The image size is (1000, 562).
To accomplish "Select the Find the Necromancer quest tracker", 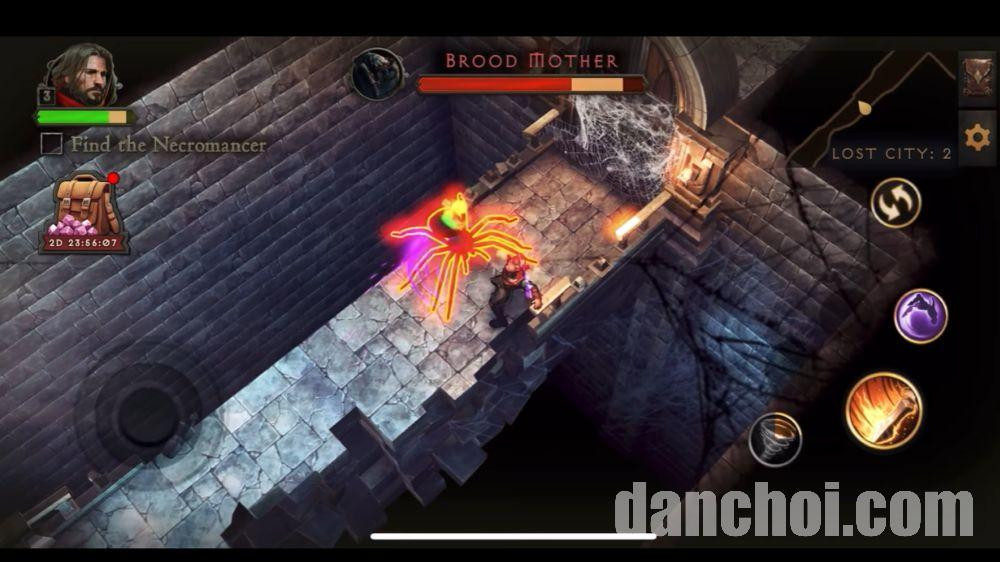I will (155, 145).
